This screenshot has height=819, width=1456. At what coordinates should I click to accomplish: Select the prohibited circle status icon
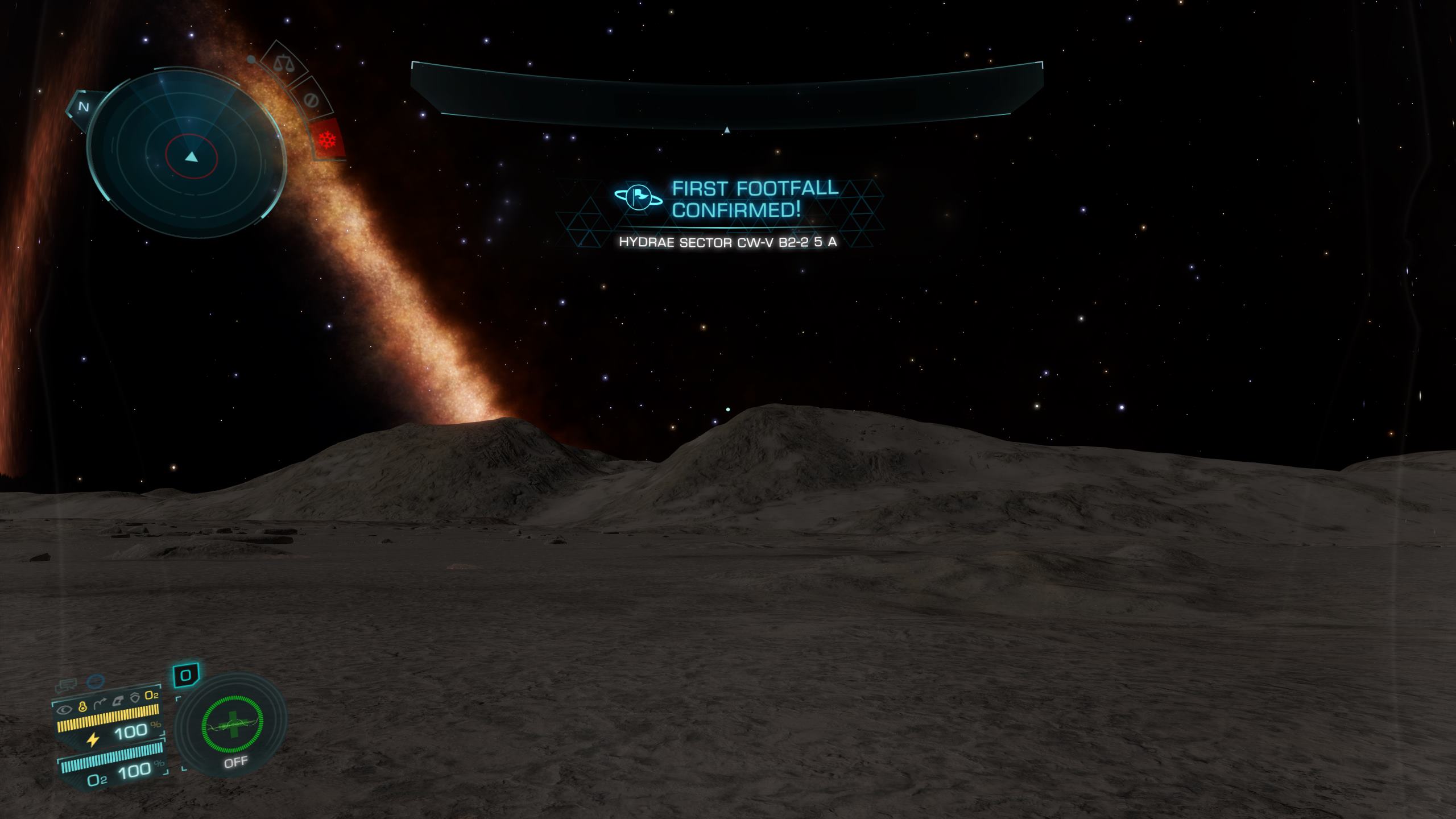311,100
